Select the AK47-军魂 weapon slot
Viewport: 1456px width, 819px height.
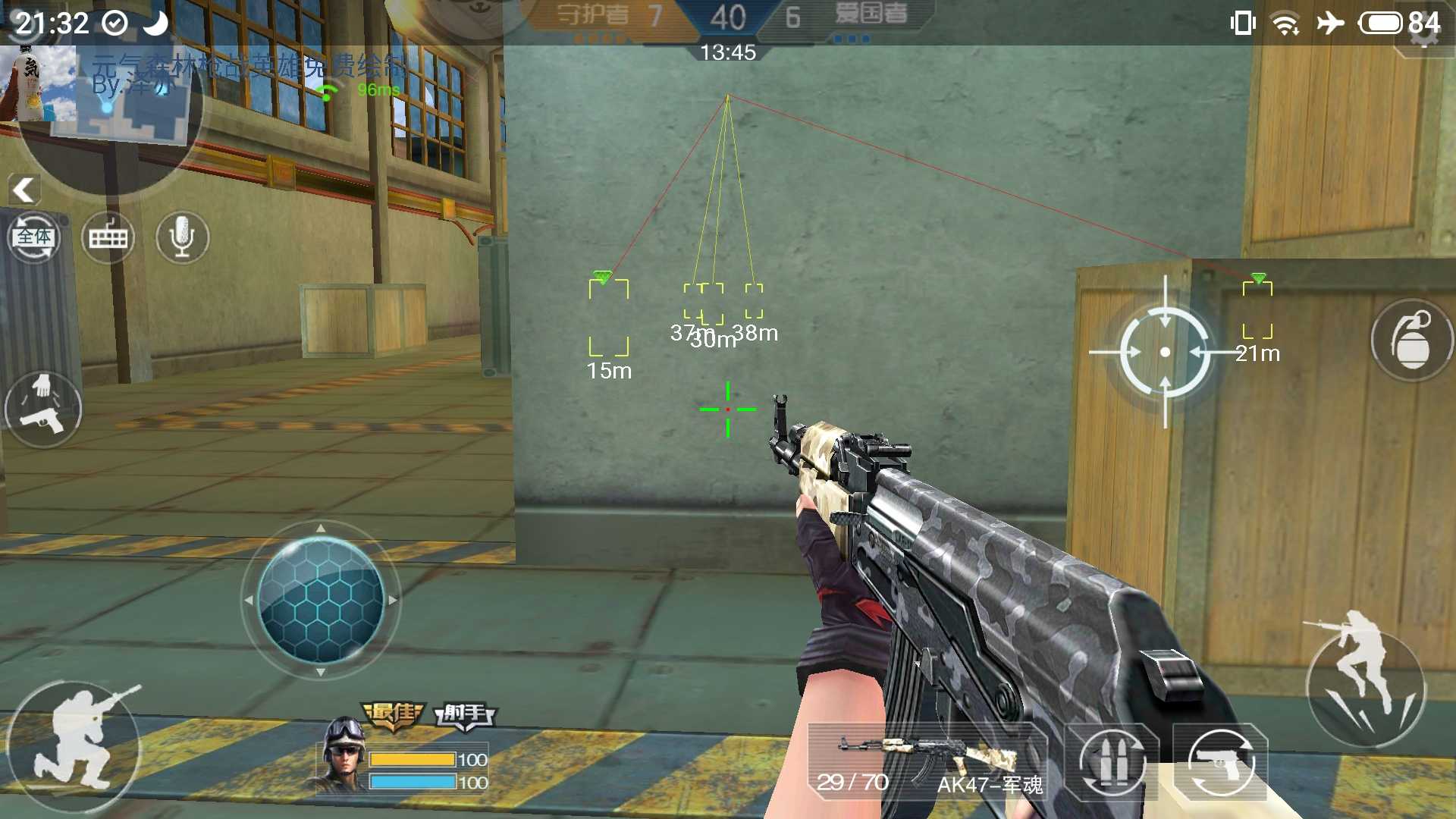[x=929, y=762]
